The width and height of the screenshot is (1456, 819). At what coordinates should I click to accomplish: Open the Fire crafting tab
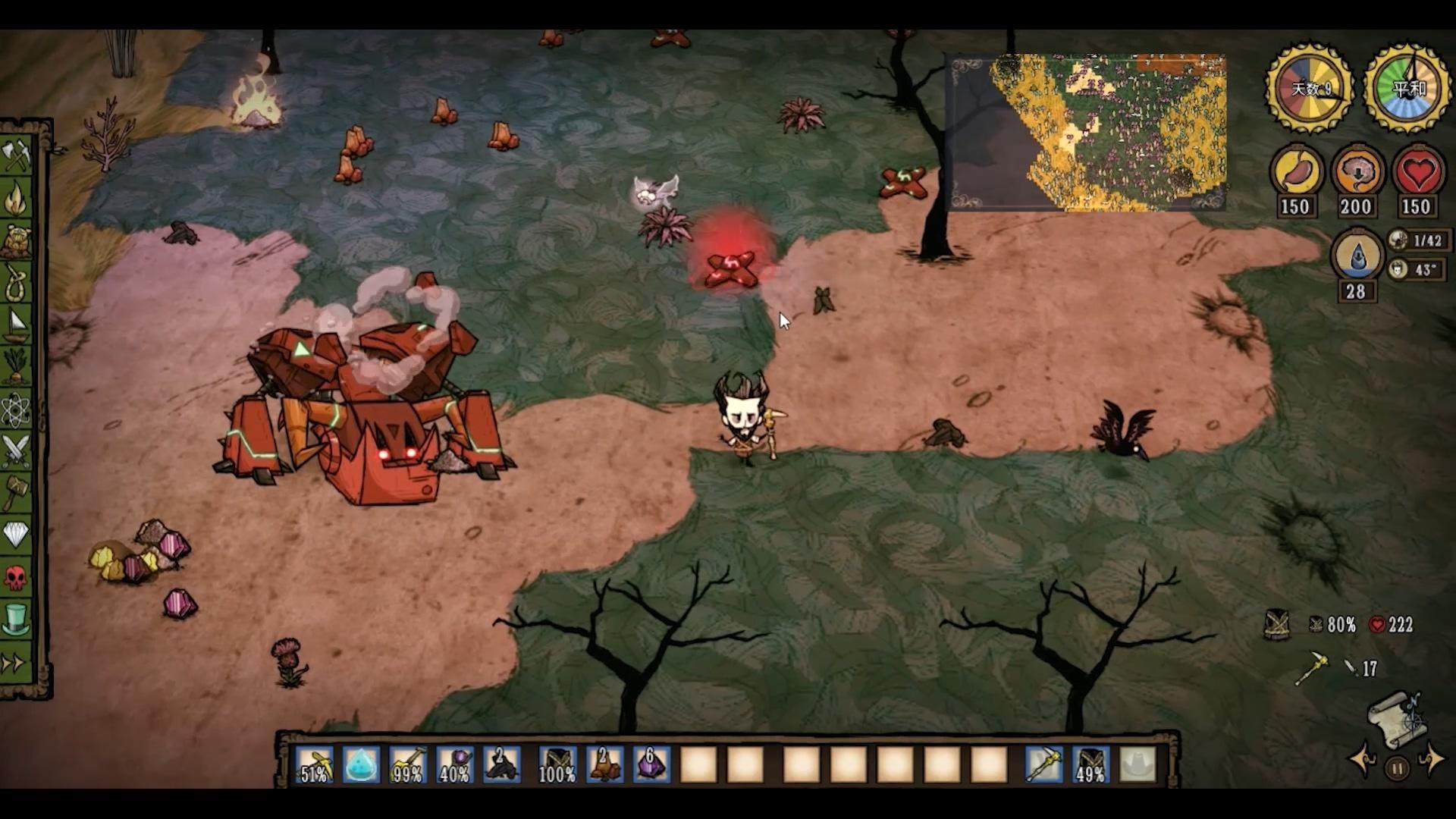point(17,199)
